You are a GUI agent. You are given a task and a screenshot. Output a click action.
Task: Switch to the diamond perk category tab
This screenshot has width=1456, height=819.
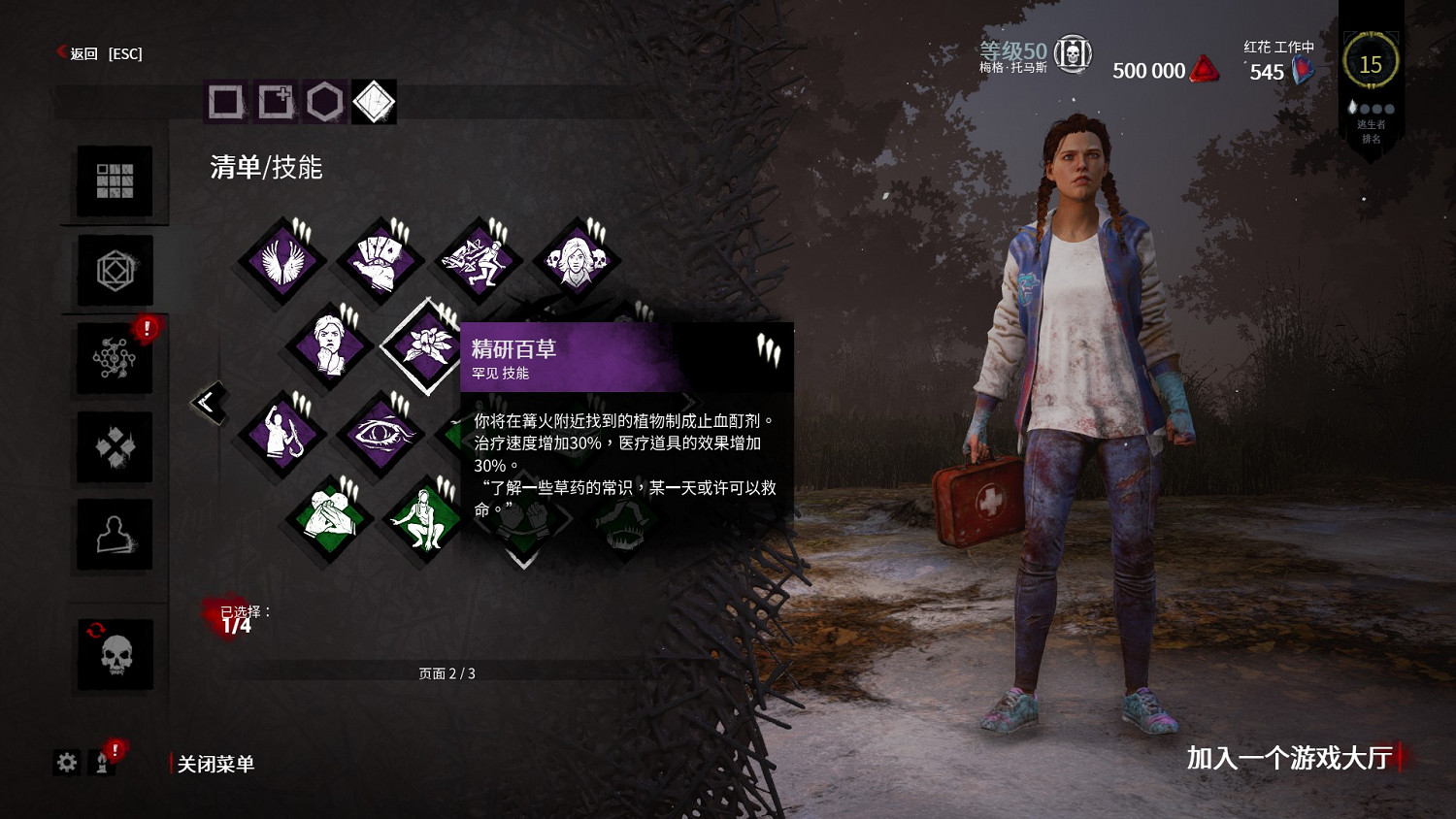[374, 102]
